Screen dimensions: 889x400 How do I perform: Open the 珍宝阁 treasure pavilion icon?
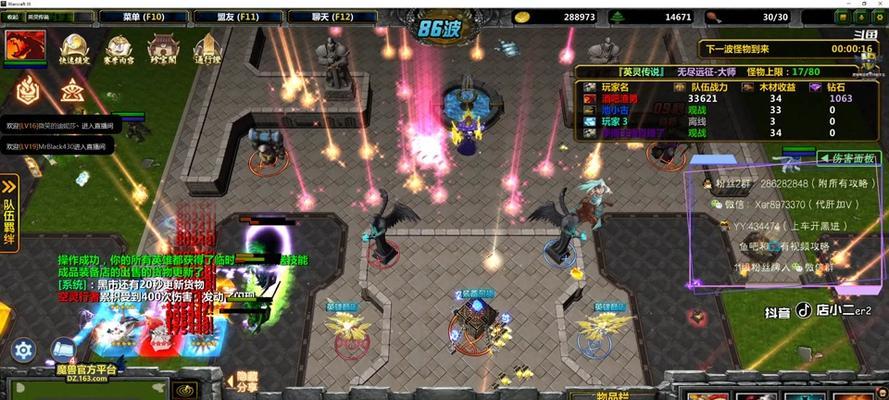[x=163, y=50]
